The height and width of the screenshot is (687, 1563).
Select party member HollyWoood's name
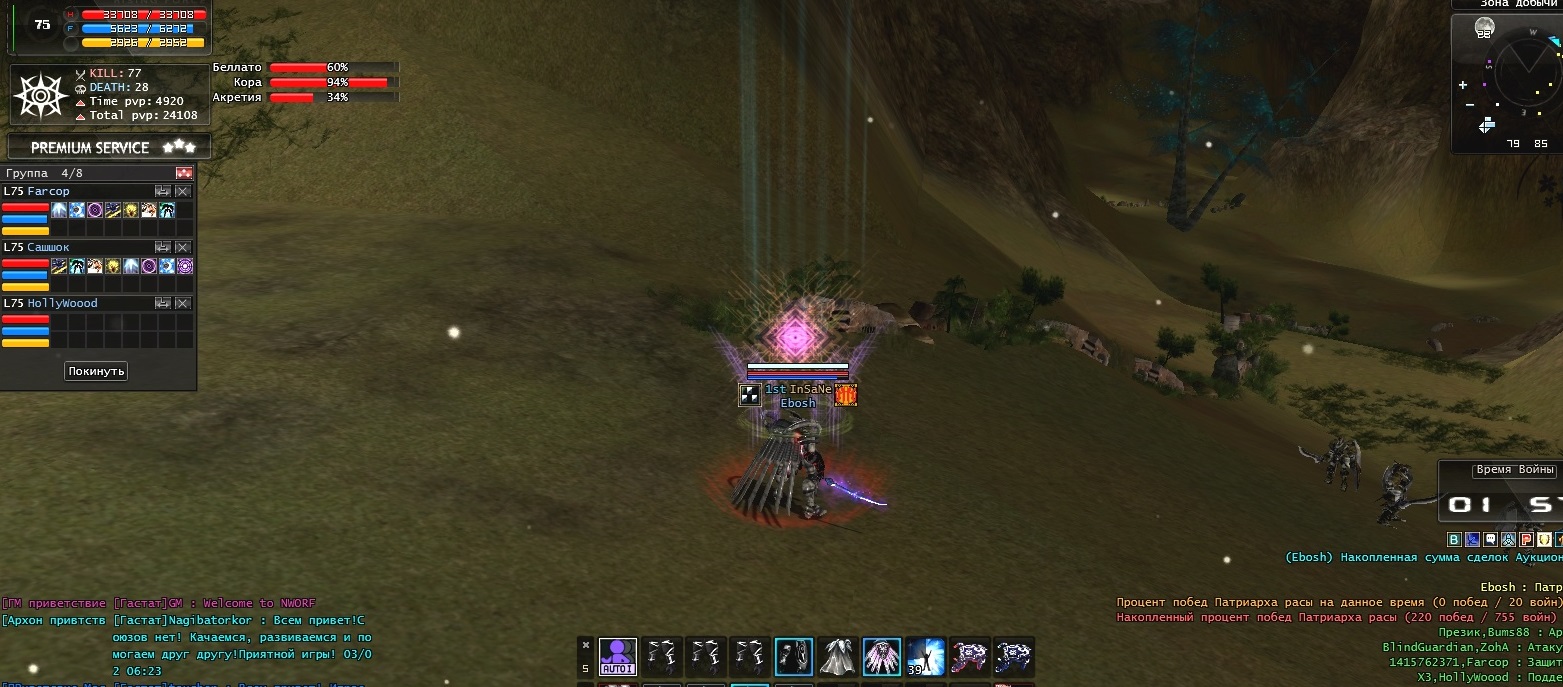pos(62,303)
